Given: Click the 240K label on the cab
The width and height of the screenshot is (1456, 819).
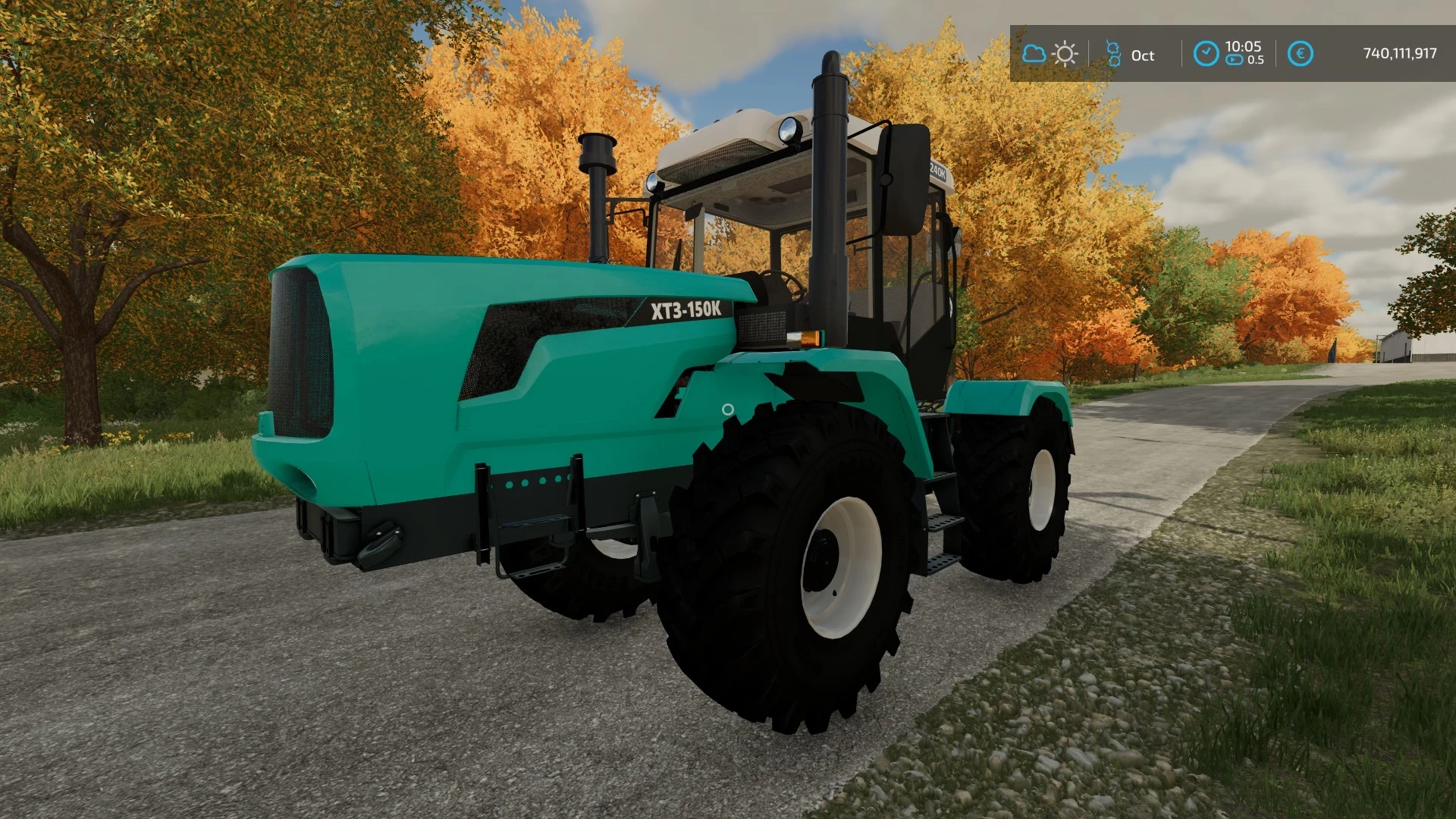Looking at the screenshot, I should point(938,173).
